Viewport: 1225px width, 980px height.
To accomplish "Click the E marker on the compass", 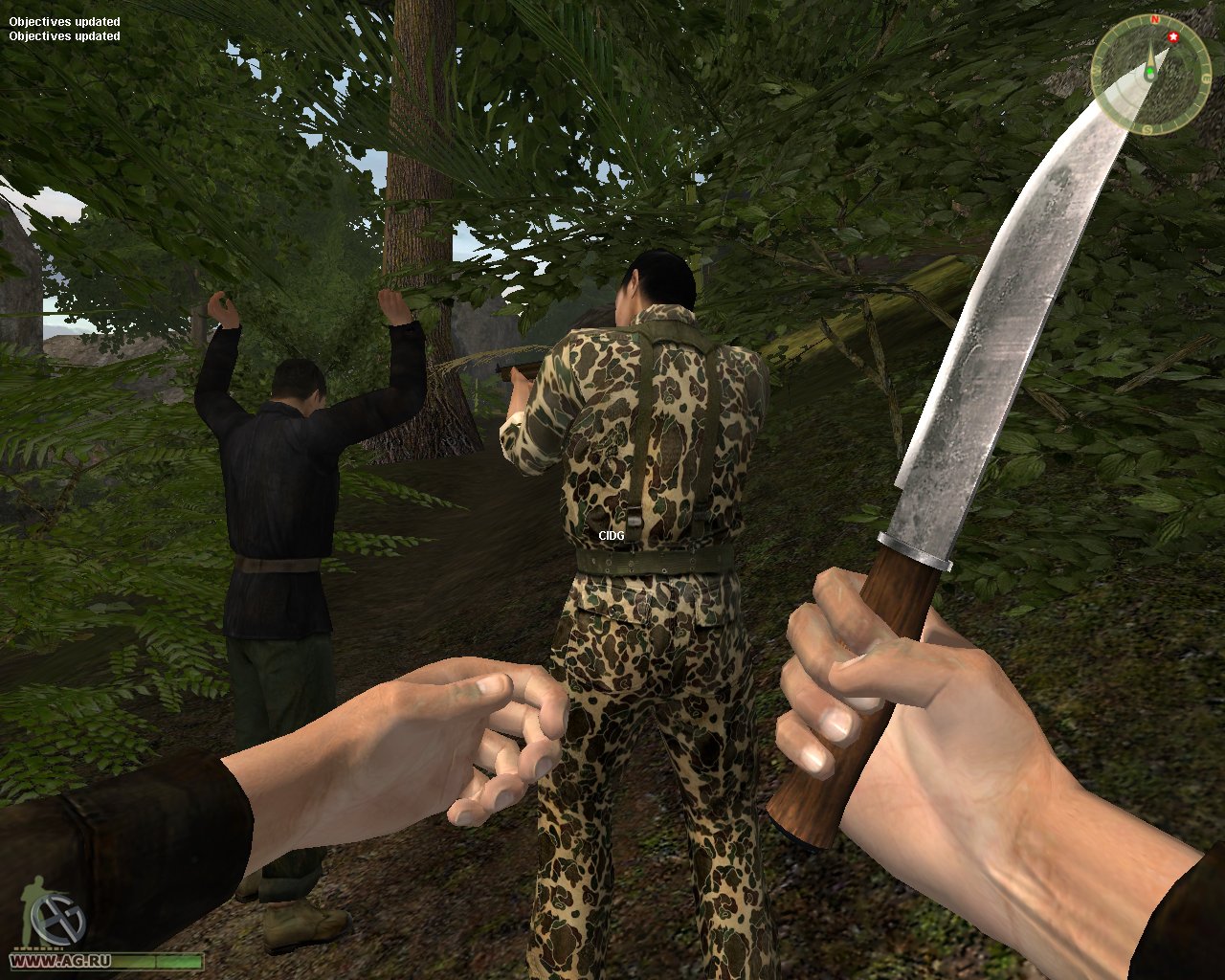I will pyautogui.click(x=1207, y=77).
